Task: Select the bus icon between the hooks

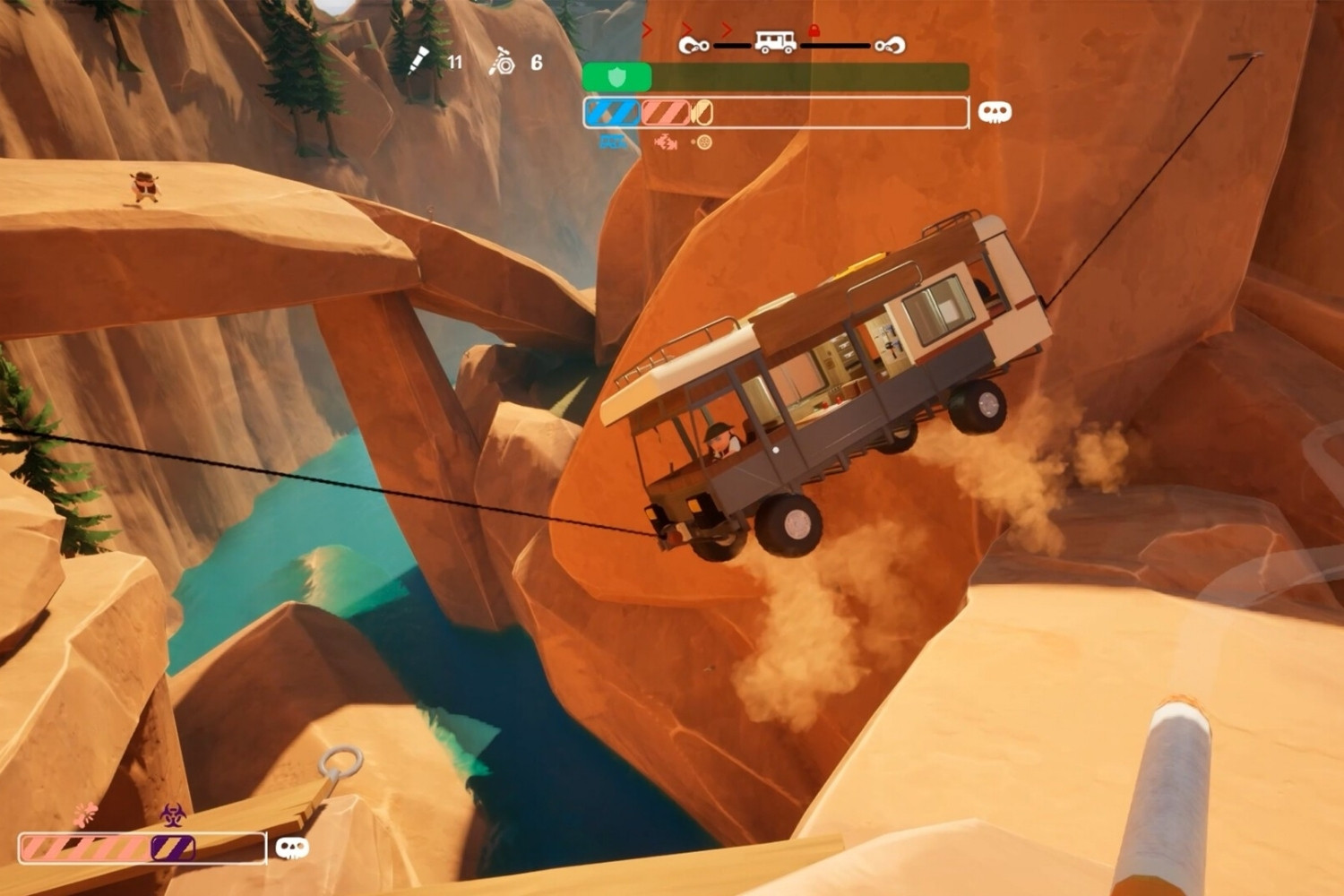Action: (x=775, y=42)
